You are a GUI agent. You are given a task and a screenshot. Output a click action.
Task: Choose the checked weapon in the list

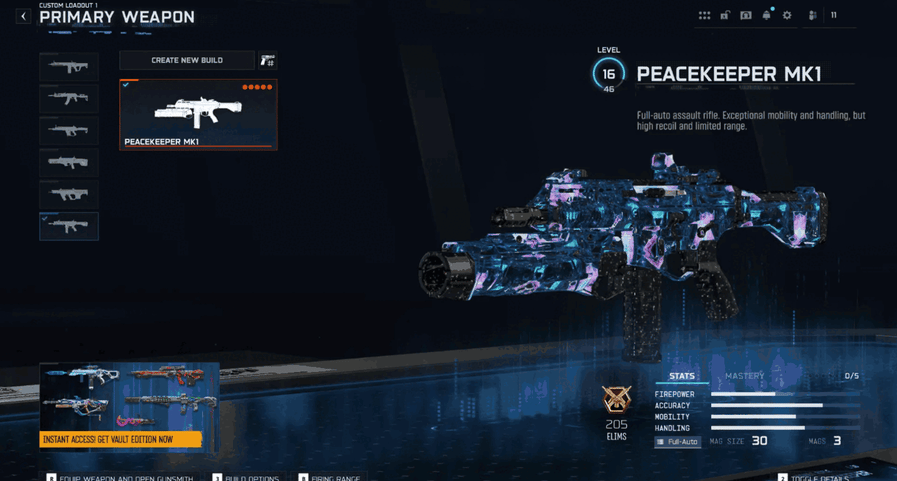69,226
